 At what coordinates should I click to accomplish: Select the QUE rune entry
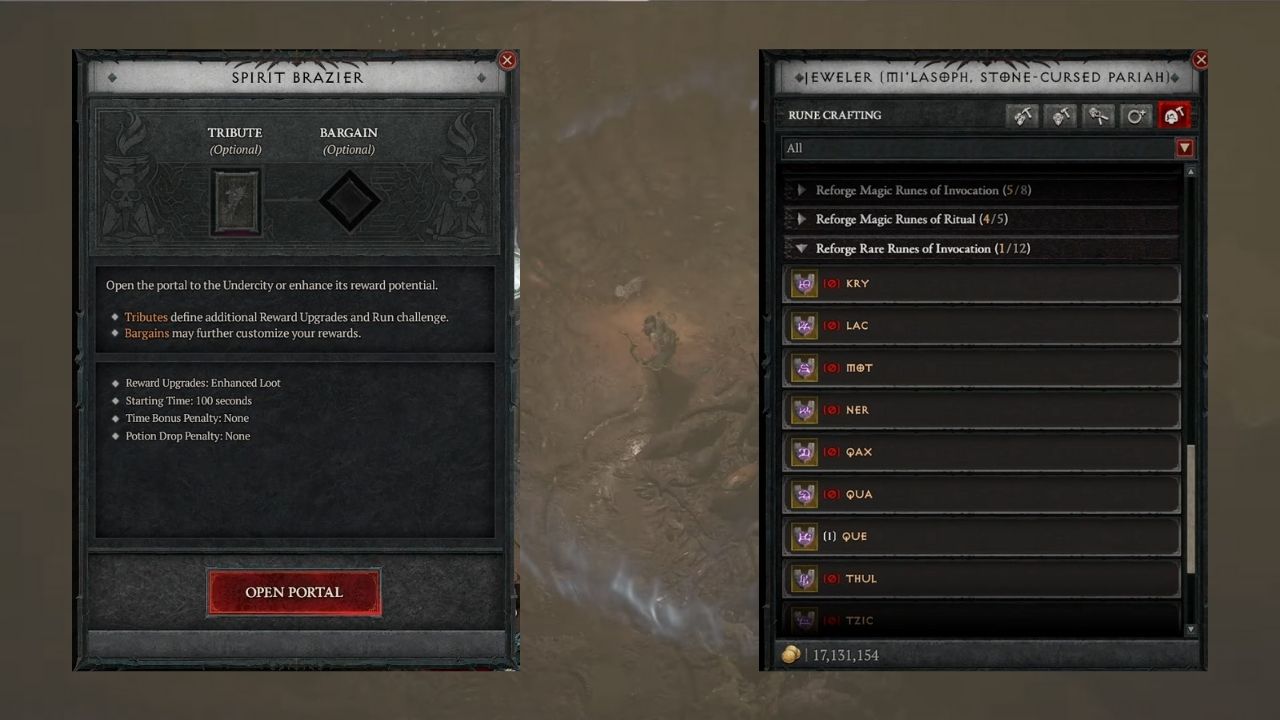[x=980, y=536]
